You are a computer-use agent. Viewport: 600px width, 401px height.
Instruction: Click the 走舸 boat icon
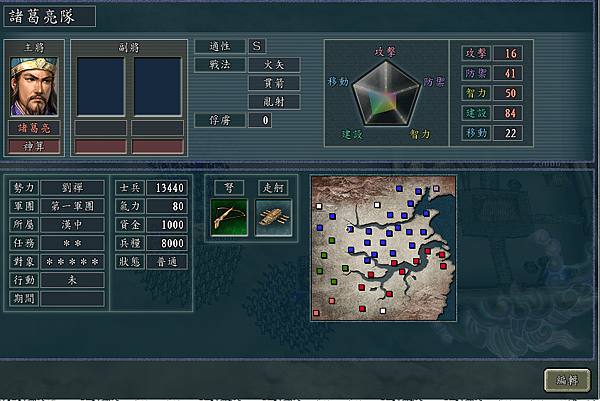tap(273, 218)
